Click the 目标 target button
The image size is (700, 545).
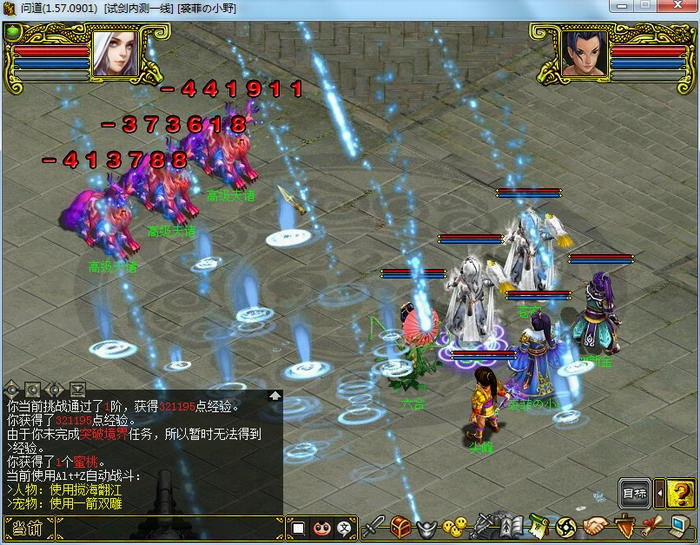(635, 493)
